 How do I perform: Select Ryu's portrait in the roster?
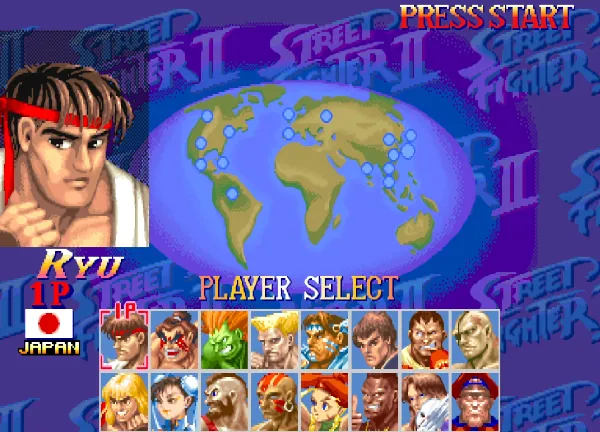124,338
